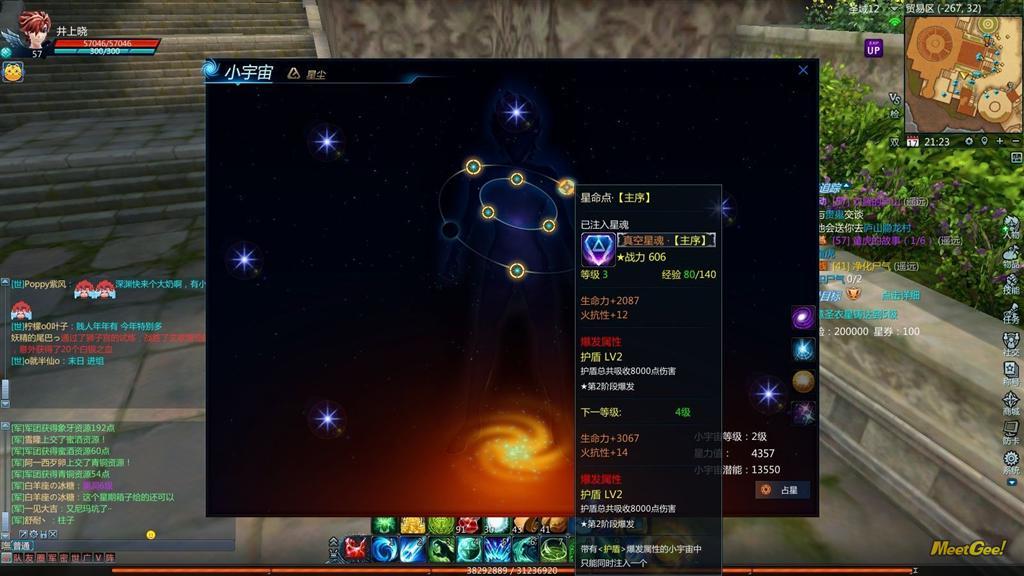This screenshot has height=576, width=1024.
Task: Click the 占星 button
Action: [782, 490]
